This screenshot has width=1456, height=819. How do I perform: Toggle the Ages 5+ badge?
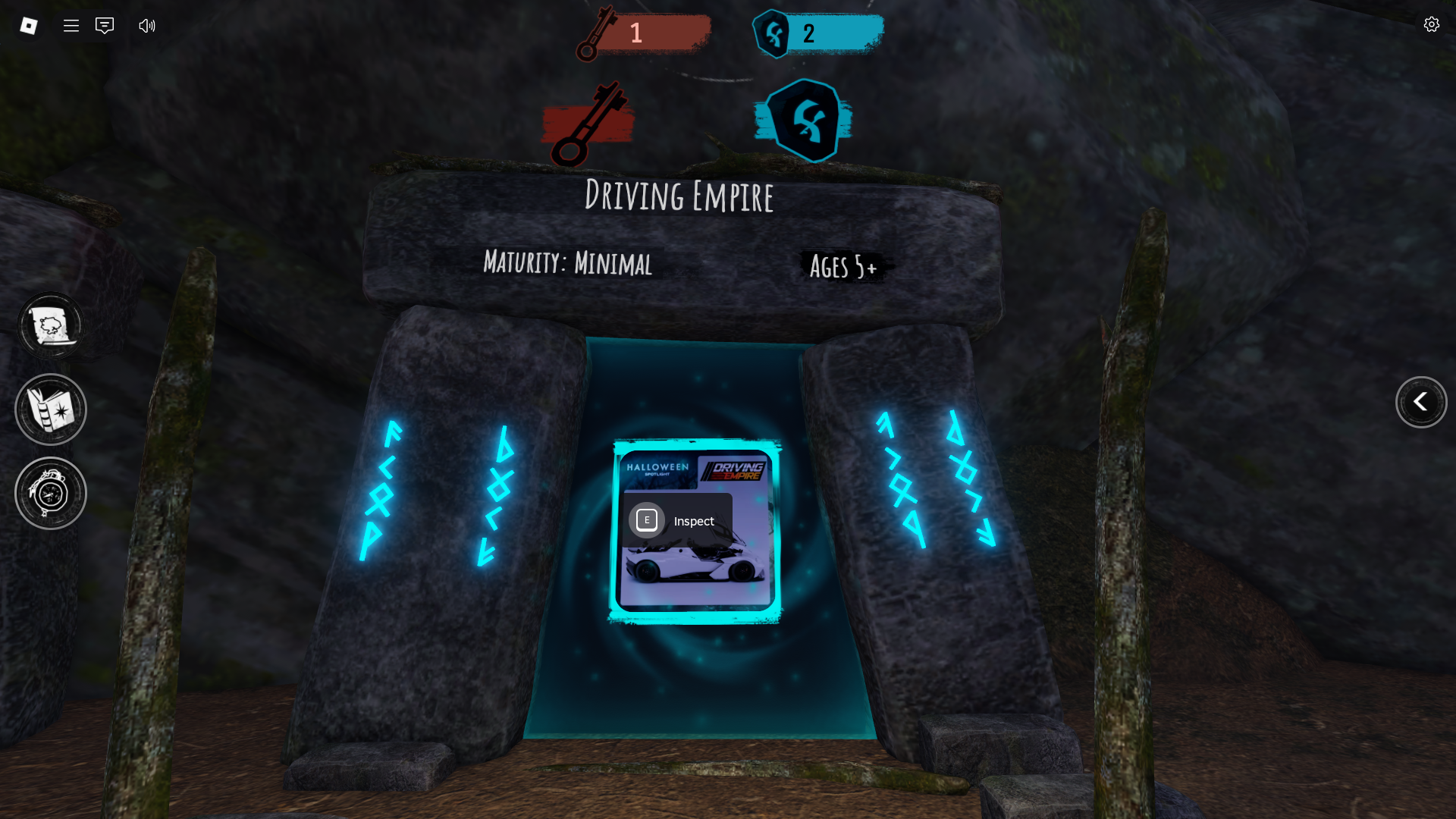(x=844, y=268)
